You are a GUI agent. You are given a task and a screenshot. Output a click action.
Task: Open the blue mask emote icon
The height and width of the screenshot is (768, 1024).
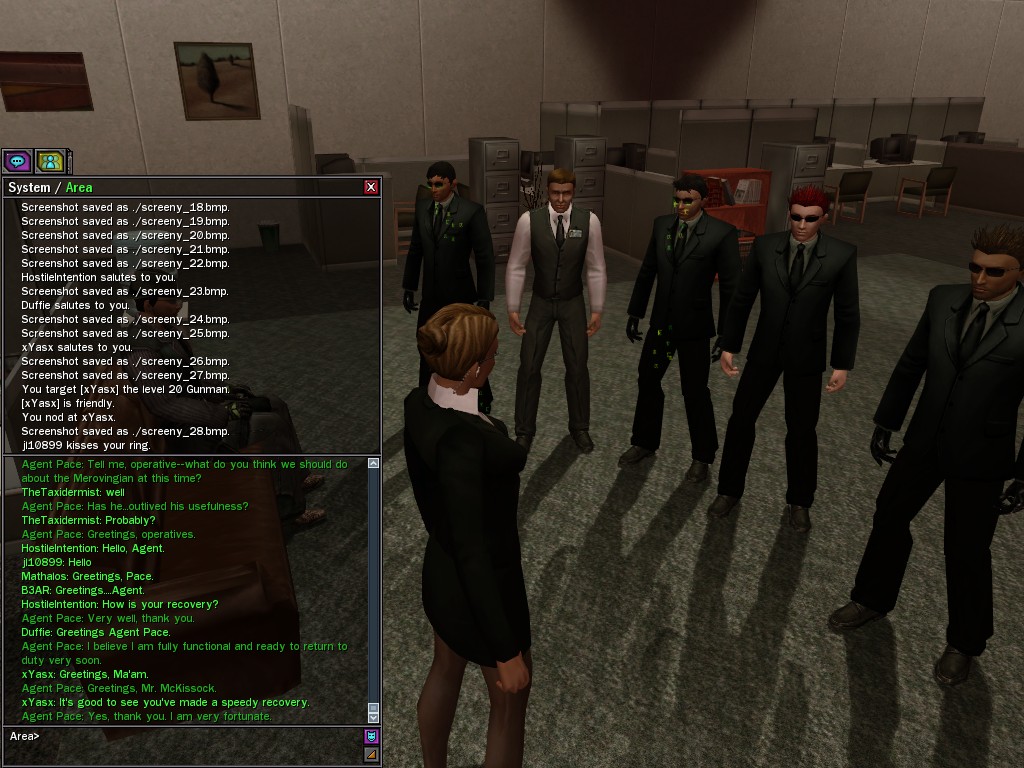[371, 737]
